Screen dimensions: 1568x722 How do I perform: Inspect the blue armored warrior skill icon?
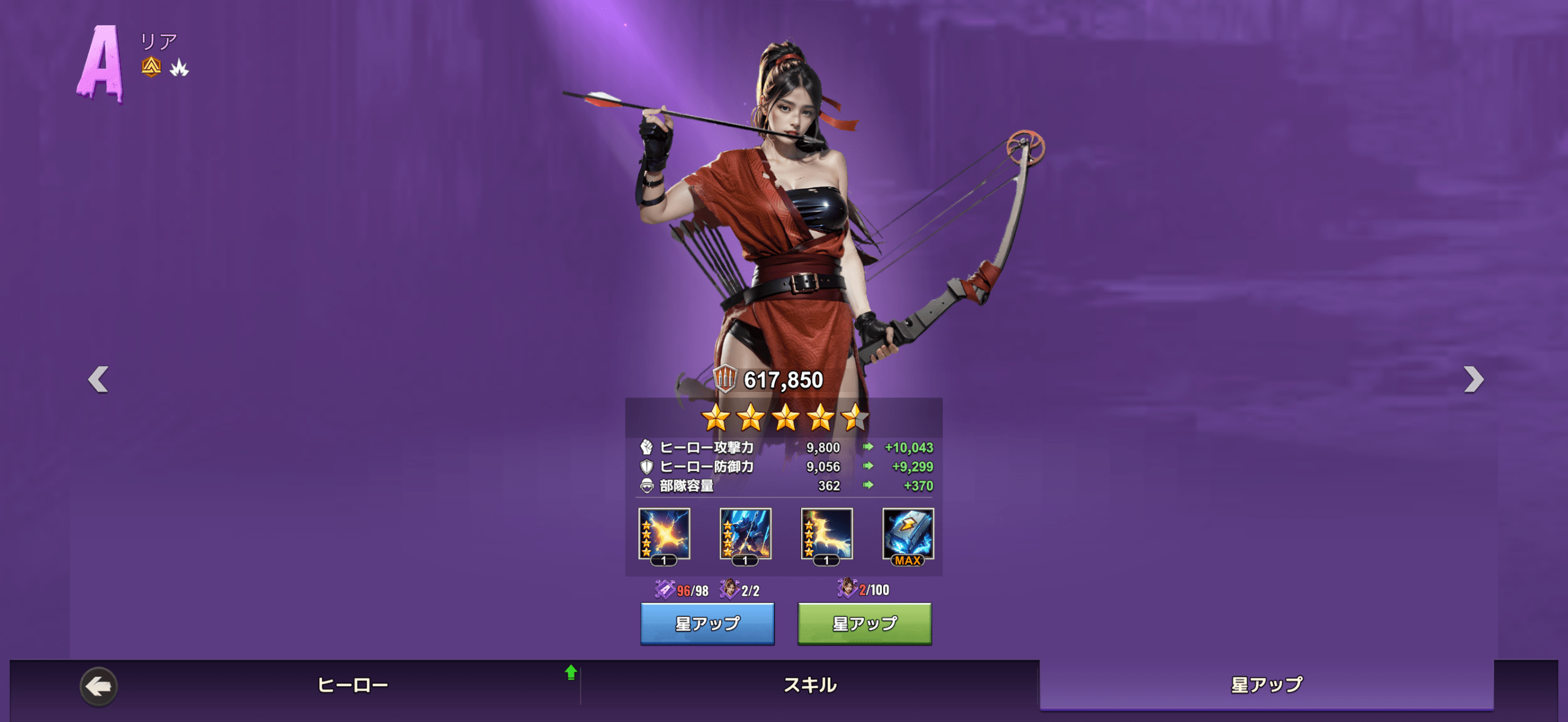745,534
